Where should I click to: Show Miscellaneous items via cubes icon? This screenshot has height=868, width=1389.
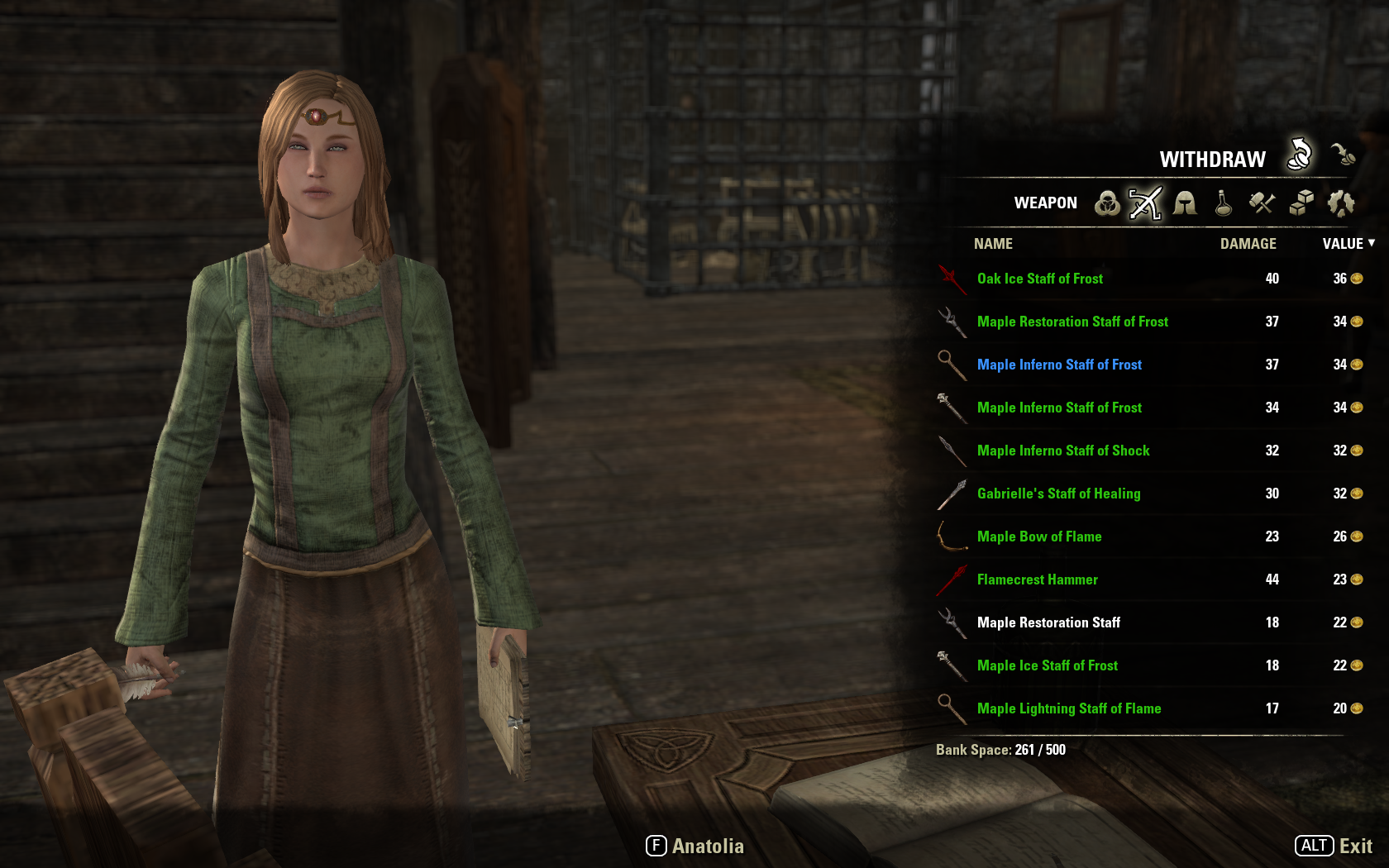pyautogui.click(x=1301, y=203)
